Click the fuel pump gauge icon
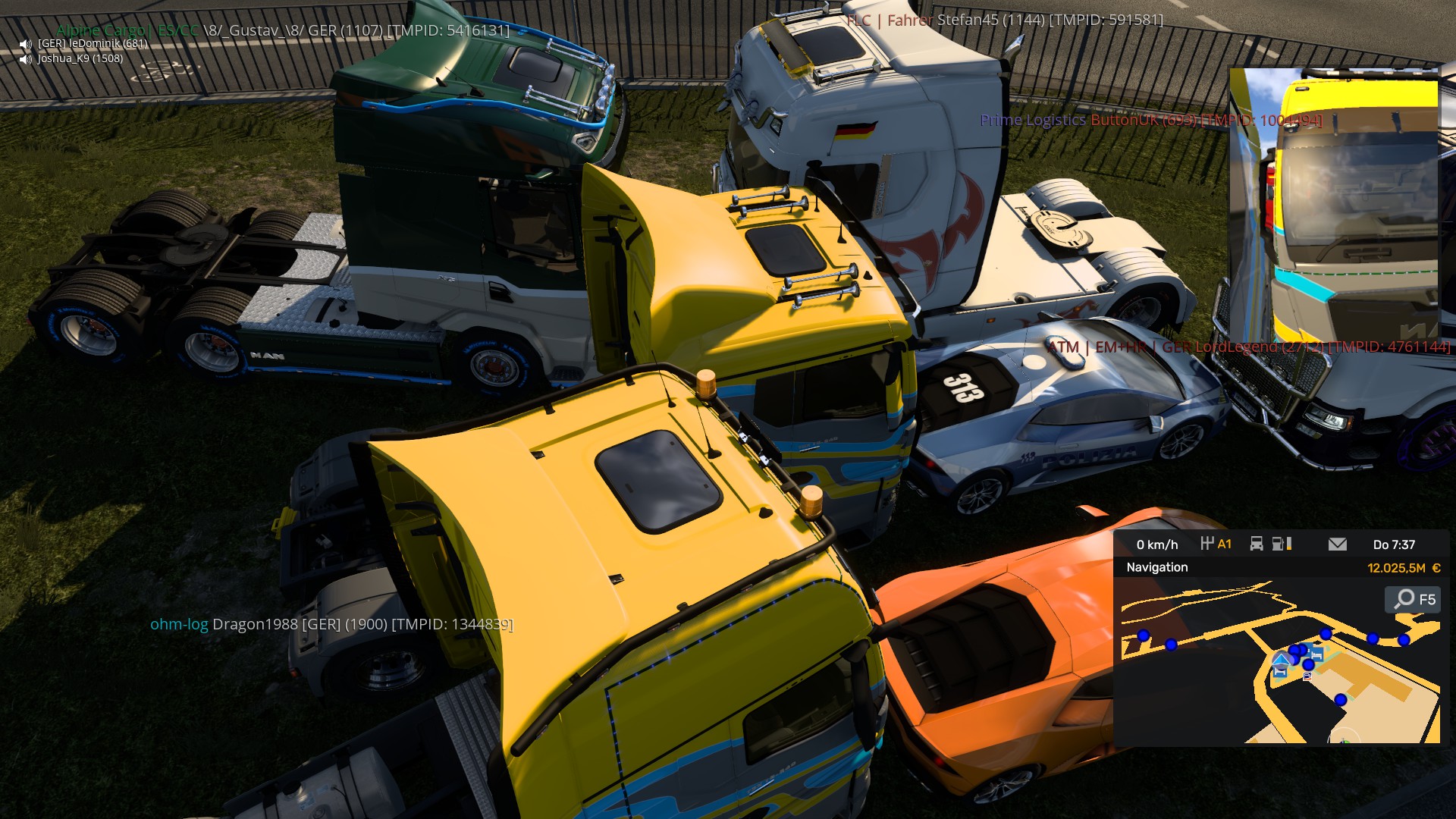The height and width of the screenshot is (819, 1456). [1281, 544]
